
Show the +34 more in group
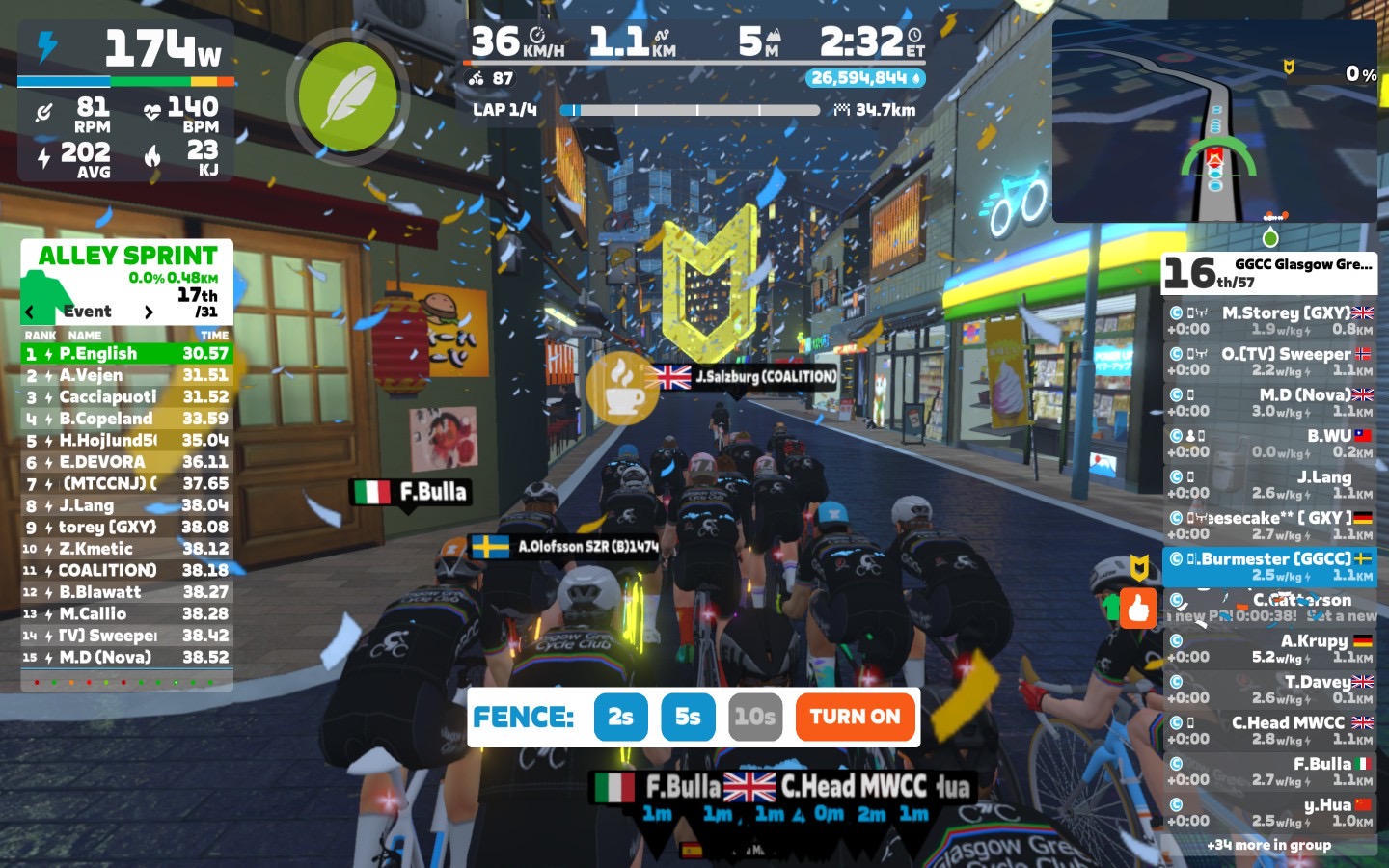coord(1268,845)
